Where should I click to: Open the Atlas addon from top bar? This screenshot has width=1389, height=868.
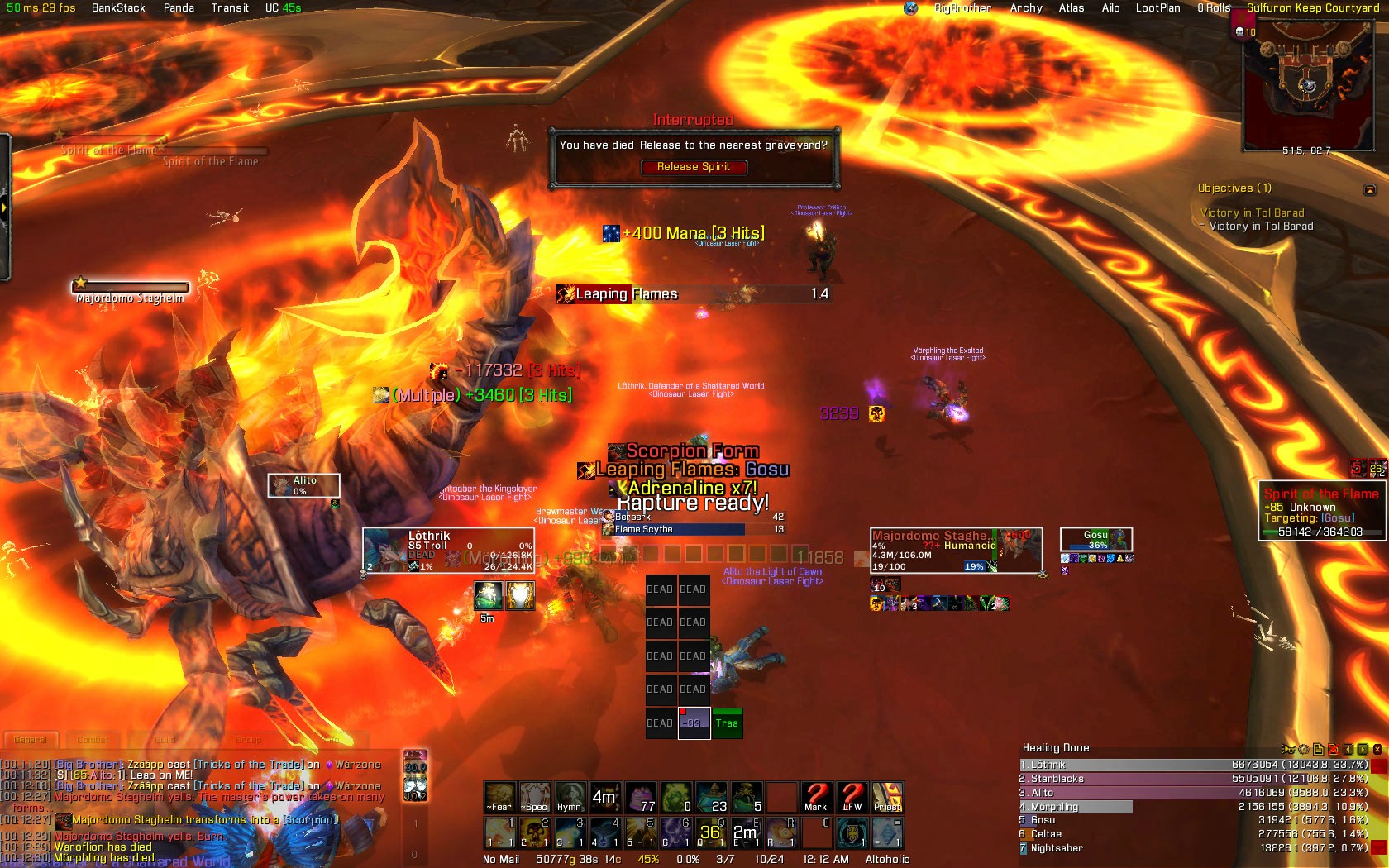coord(1072,7)
